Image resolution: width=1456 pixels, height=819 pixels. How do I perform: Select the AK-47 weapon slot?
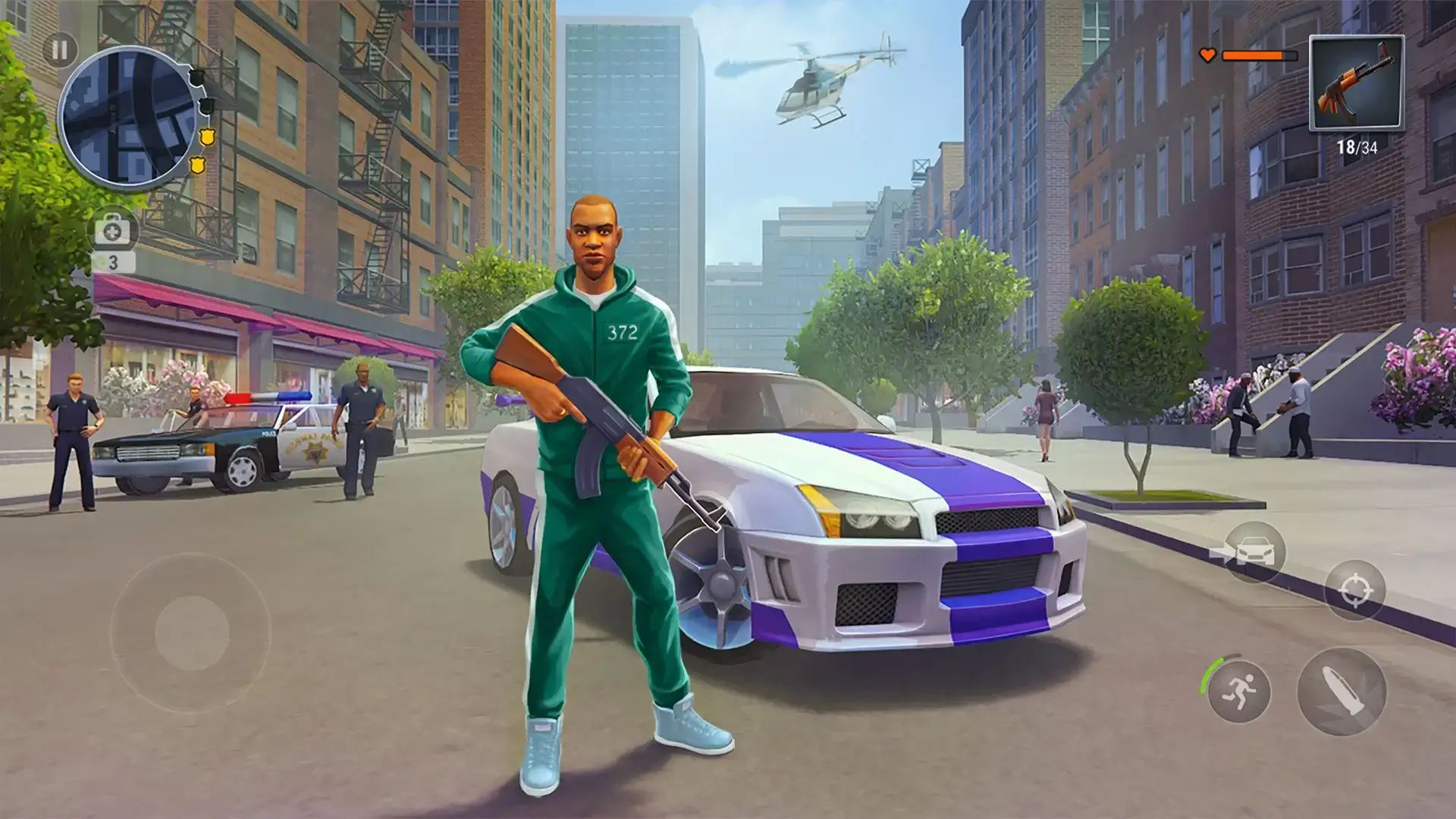tap(1357, 83)
